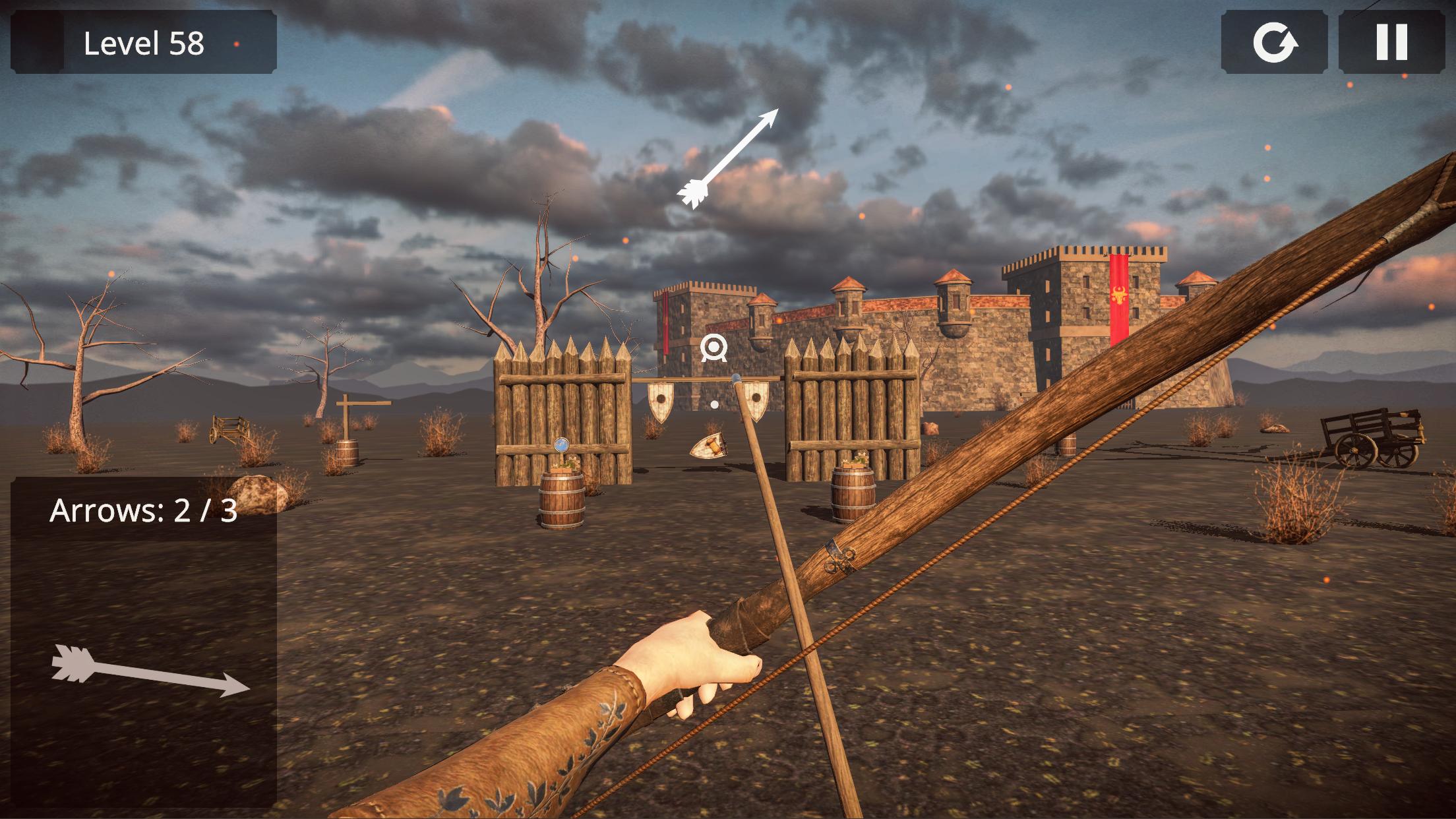The image size is (1456, 819).
Task: Restart the level with the circular arrow button
Action: click(x=1274, y=42)
